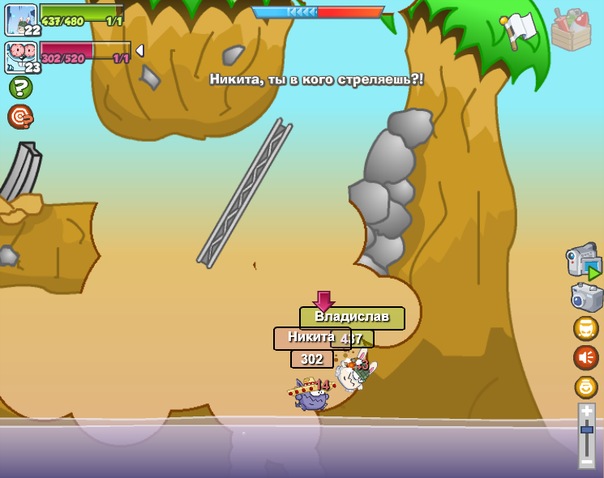Image resolution: width=604 pixels, height=478 pixels.
Task: Click the white surrender flag icon
Action: (519, 28)
